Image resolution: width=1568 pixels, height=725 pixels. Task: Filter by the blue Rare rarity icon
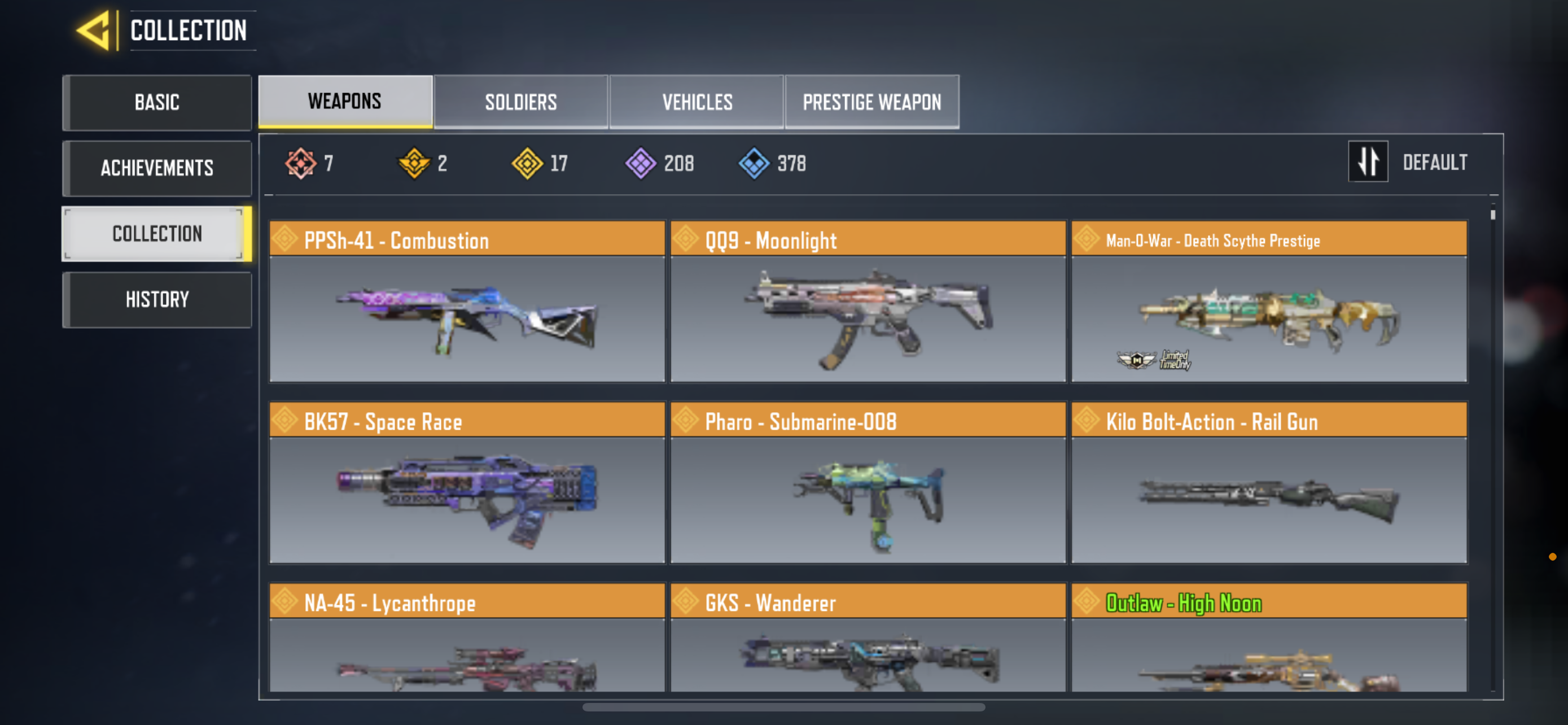(x=755, y=162)
